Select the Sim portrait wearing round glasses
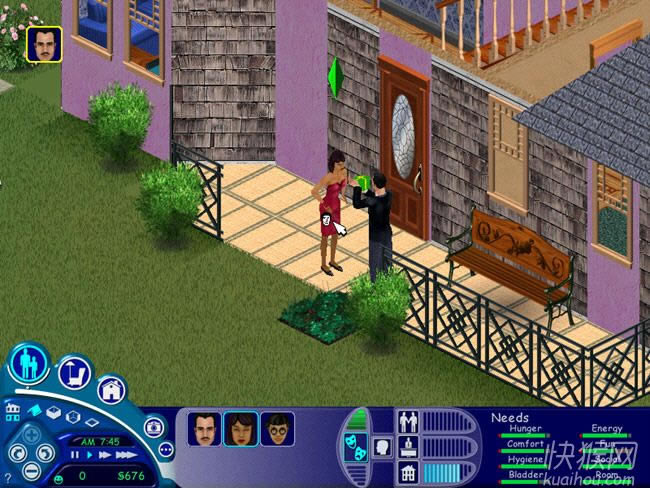This screenshot has width=650, height=488. click(277, 428)
